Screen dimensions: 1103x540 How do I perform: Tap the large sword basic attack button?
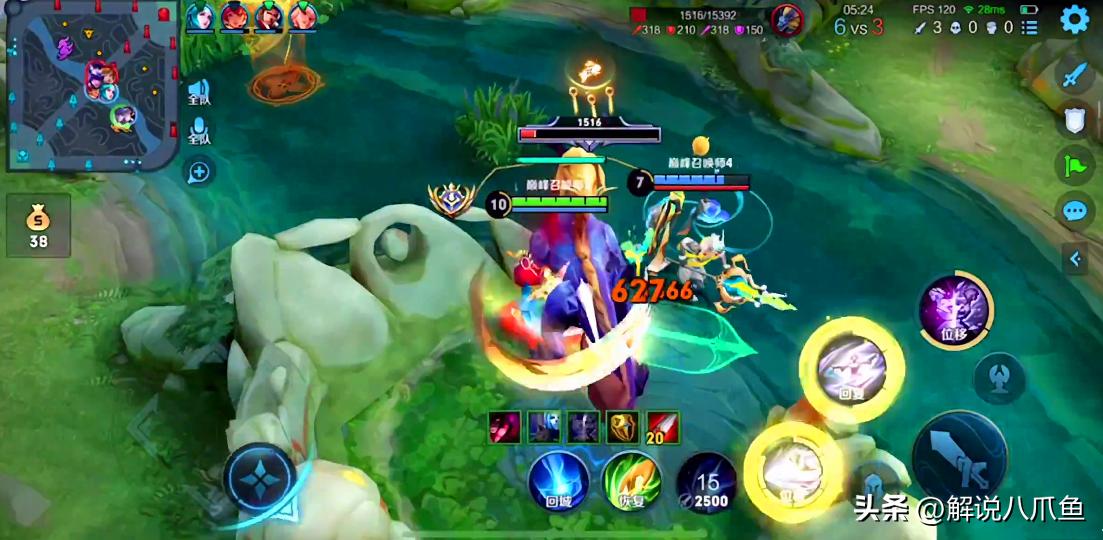(959, 462)
